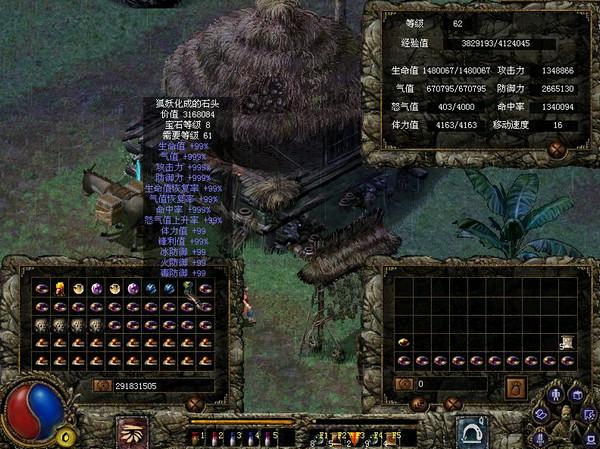Close the left inventory panel
Screen dimensions: 600x449
(195, 404)
